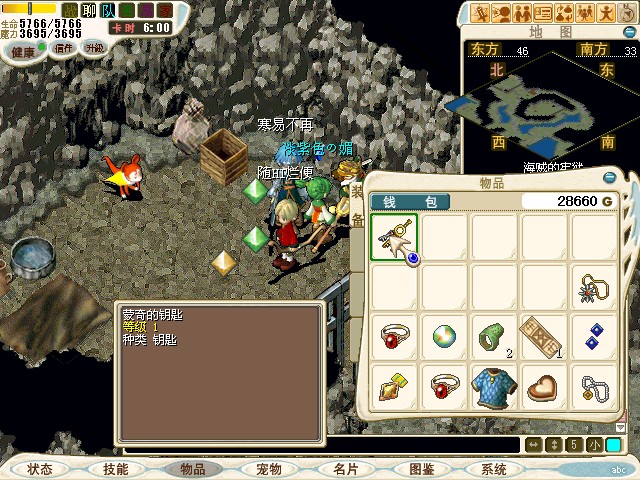Open the 系统 system menu
The width and height of the screenshot is (640, 480).
(x=494, y=469)
